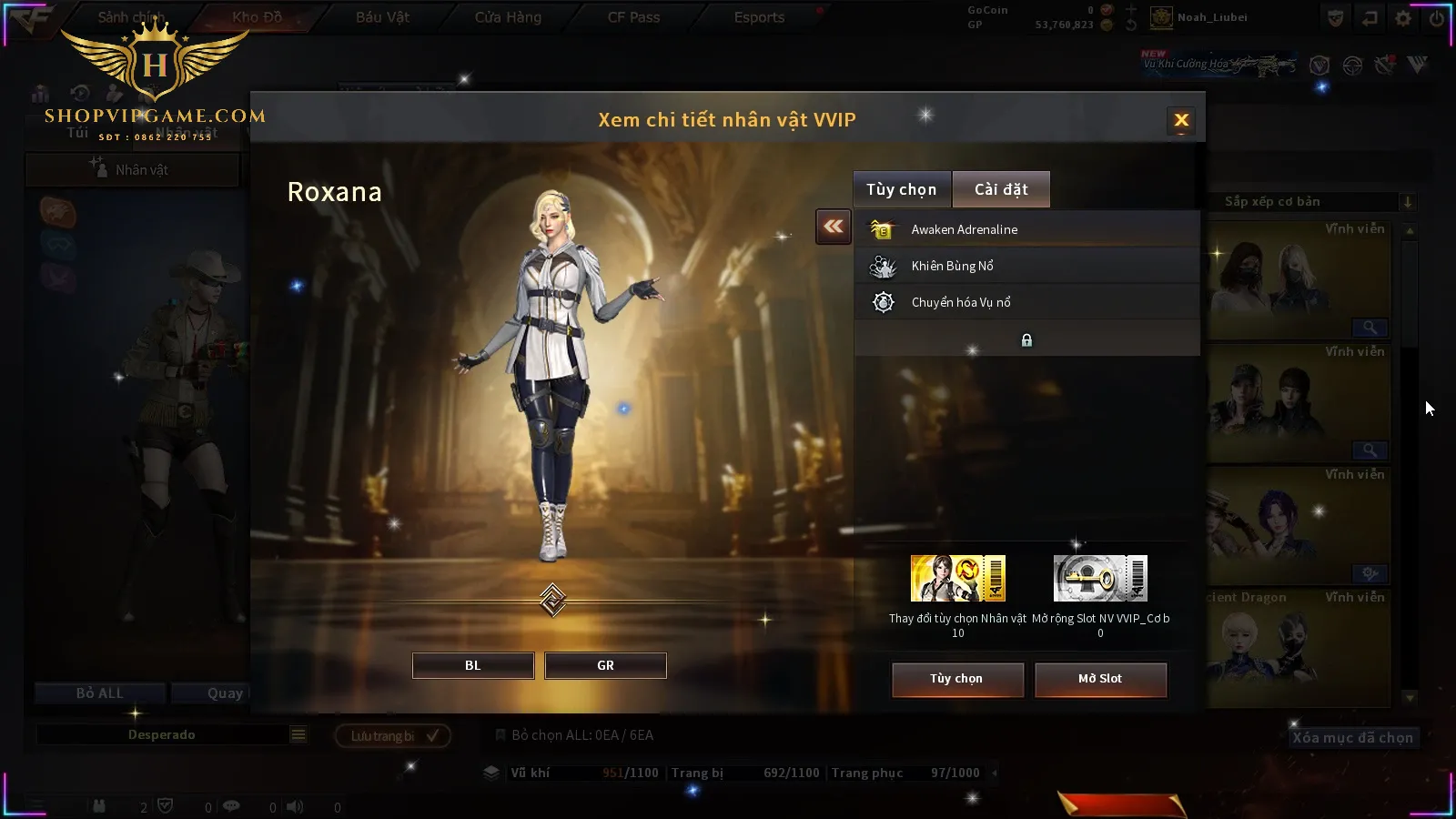This screenshot has width=1456, height=819.
Task: Go to the Cửa Hàng shop
Action: 508,17
